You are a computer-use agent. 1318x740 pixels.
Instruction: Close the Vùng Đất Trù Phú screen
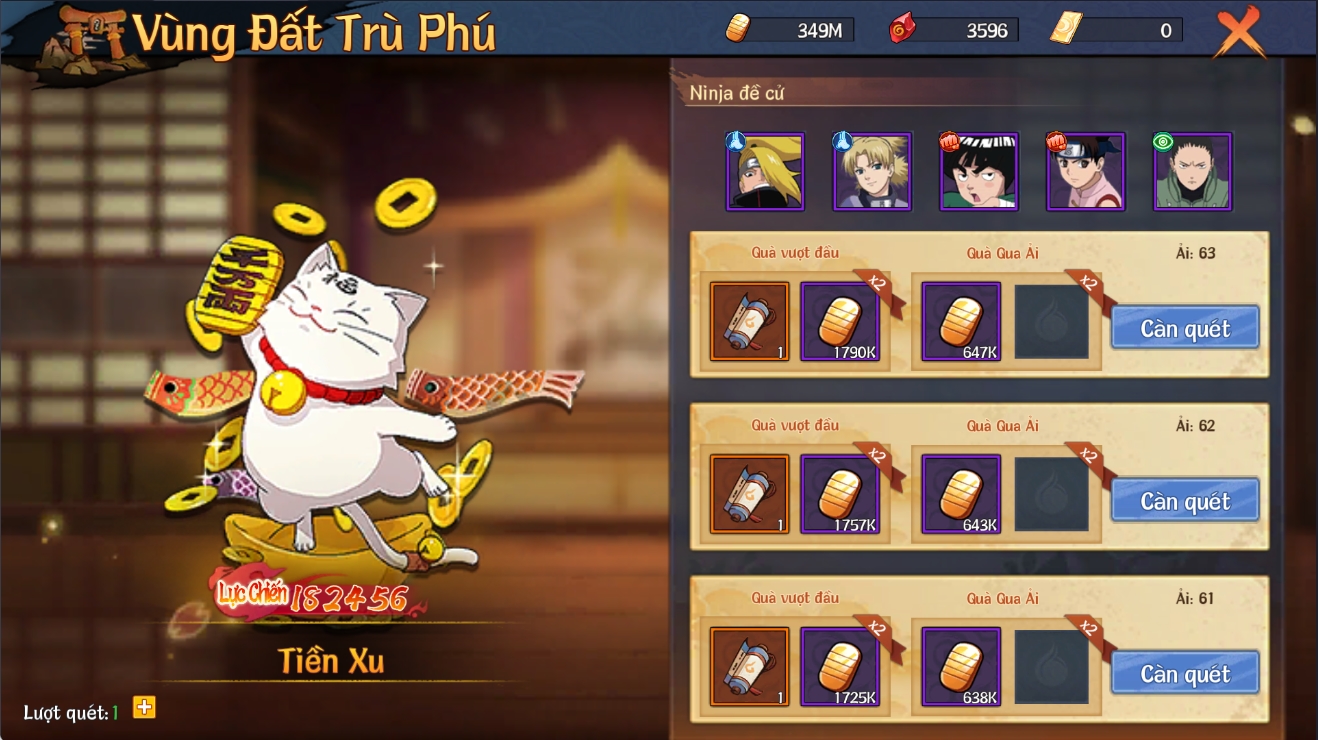[1239, 33]
